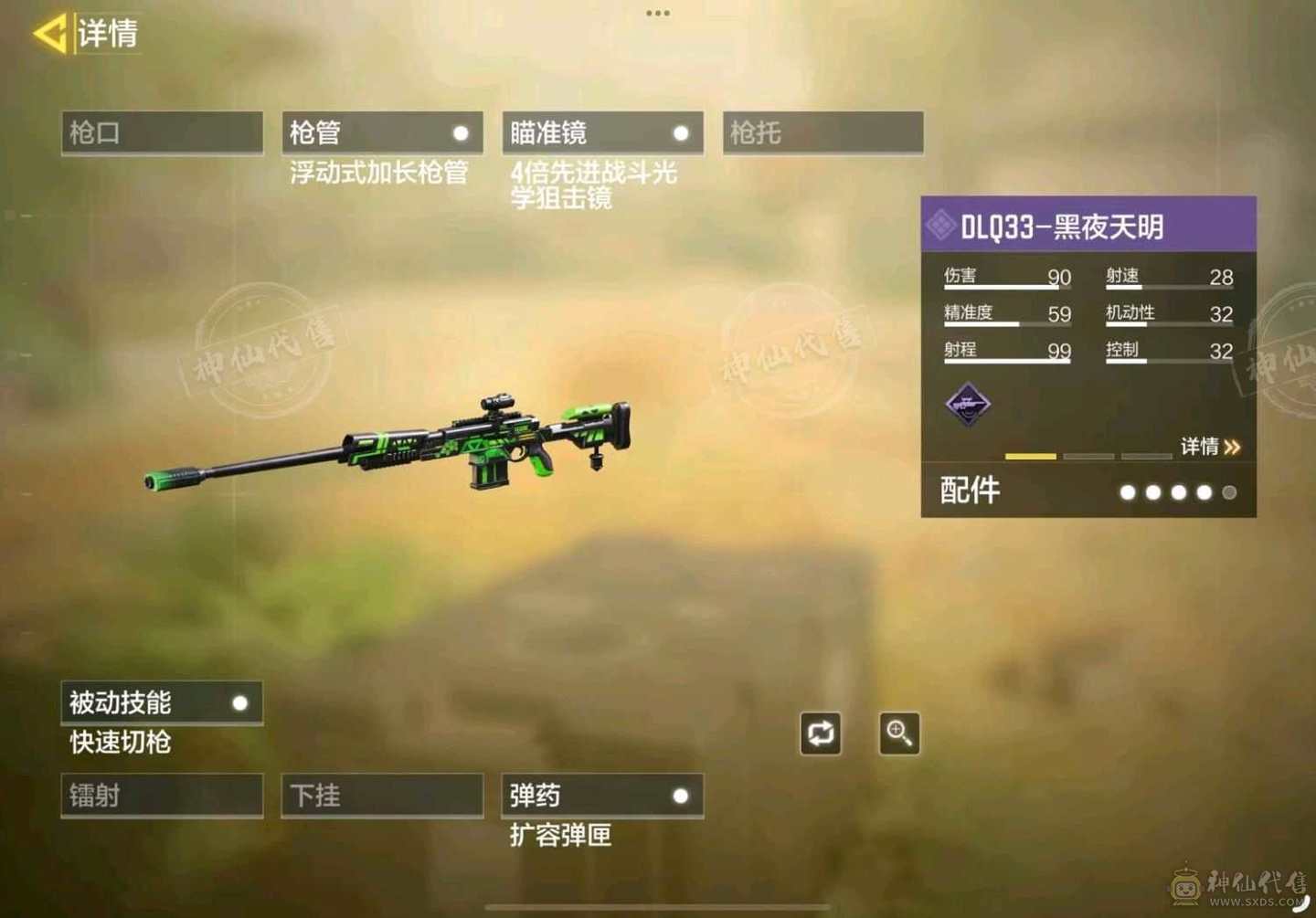This screenshot has width=1316, height=918.
Task: Toggle the indicator dot on 瞄准镜 slot
Action: 682,132
